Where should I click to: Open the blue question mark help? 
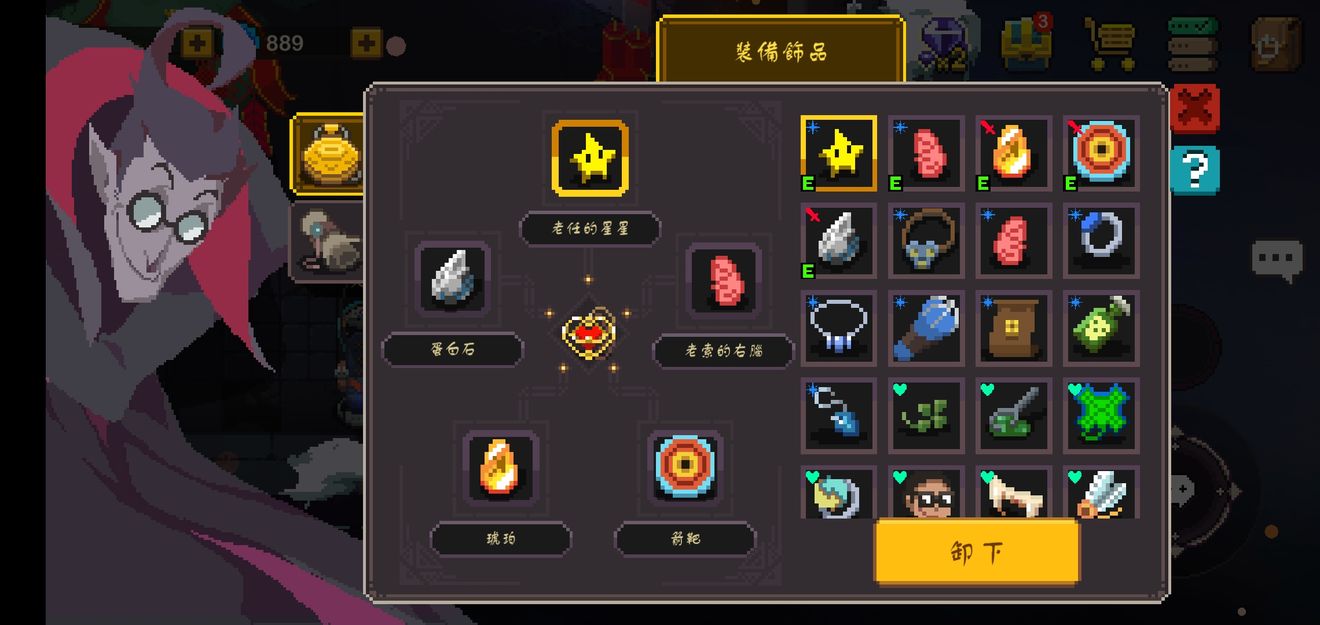1194,170
